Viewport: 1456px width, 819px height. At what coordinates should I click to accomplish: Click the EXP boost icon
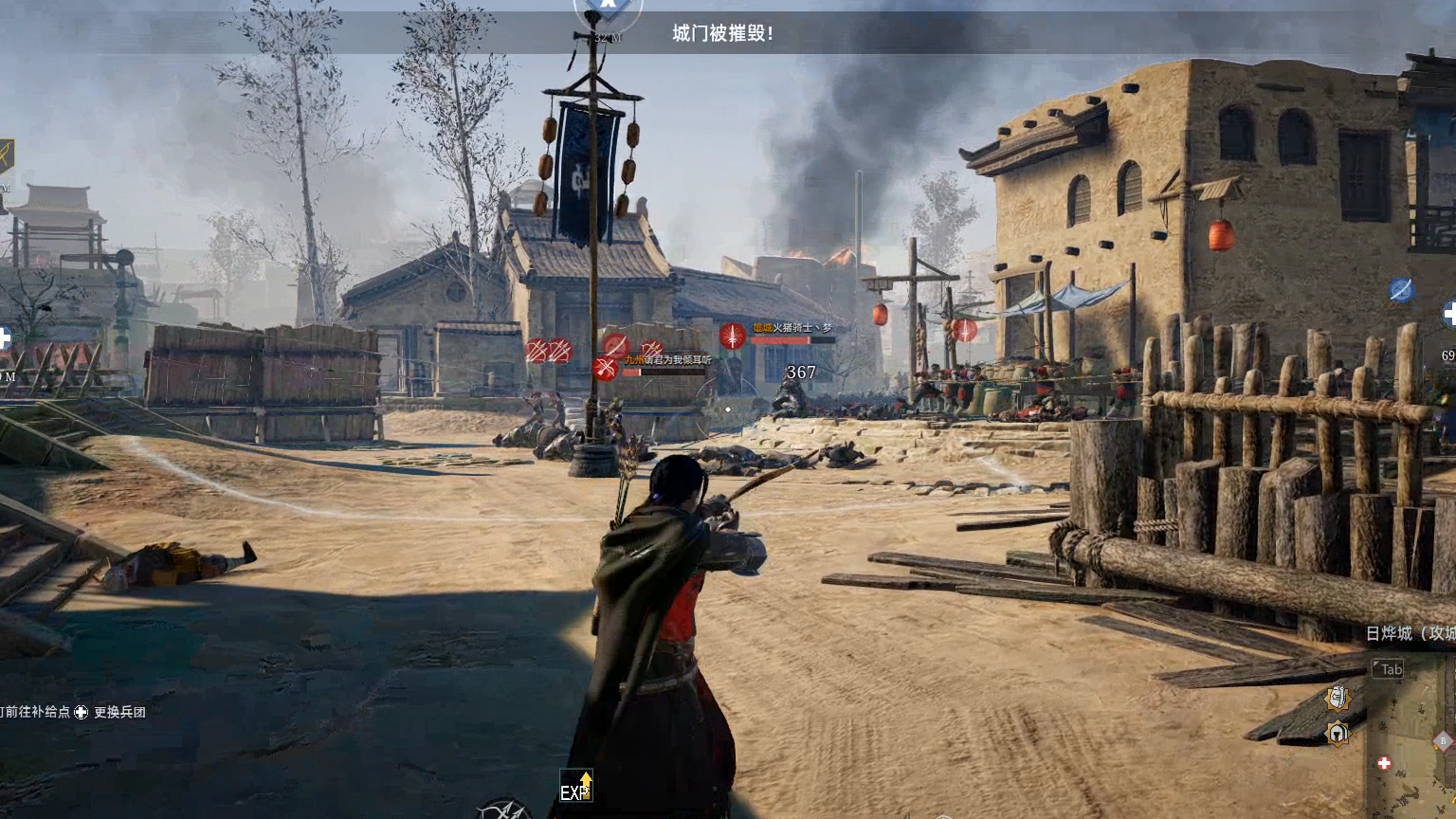tap(575, 787)
